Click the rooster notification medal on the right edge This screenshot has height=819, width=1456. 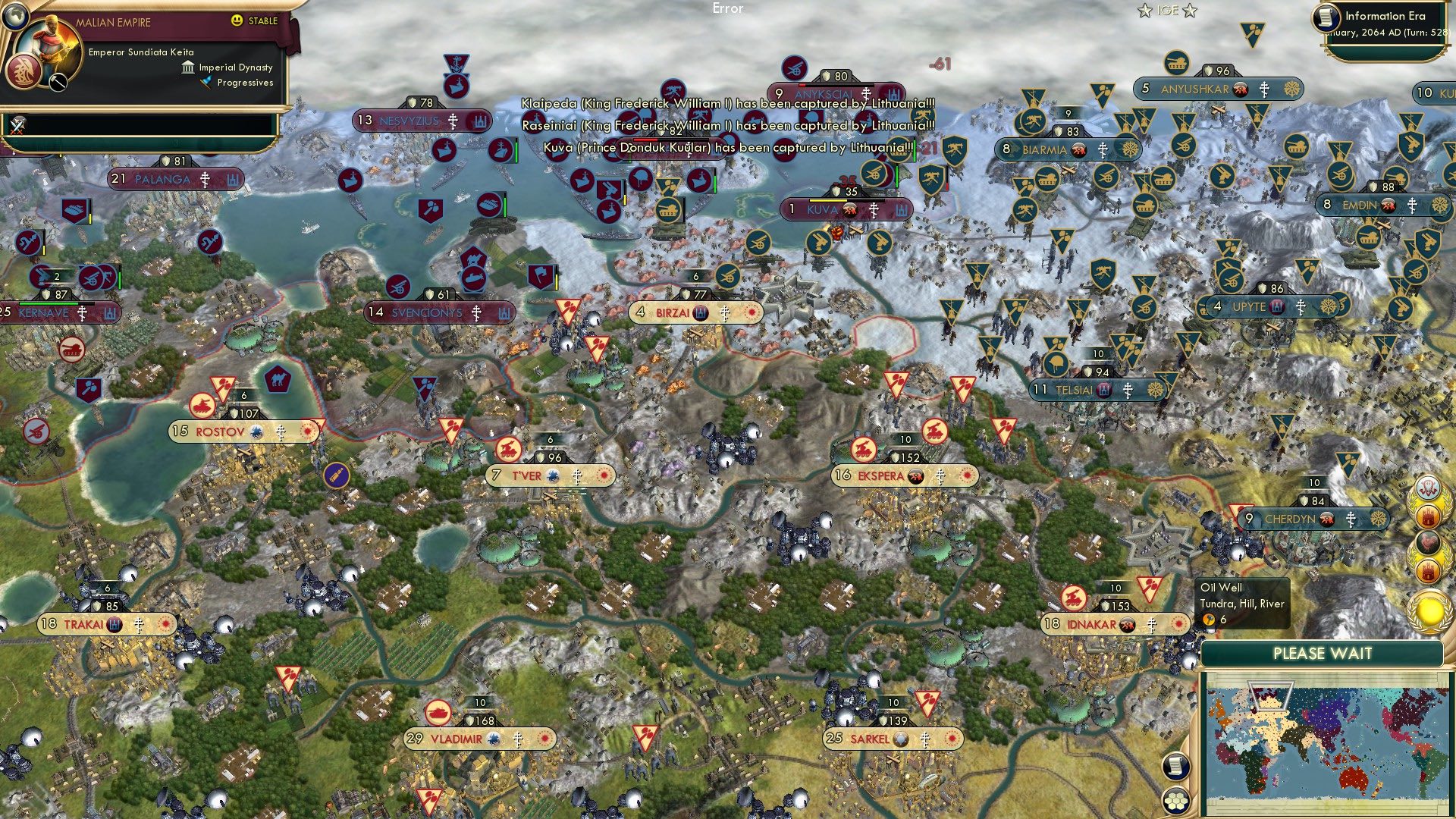click(1428, 542)
